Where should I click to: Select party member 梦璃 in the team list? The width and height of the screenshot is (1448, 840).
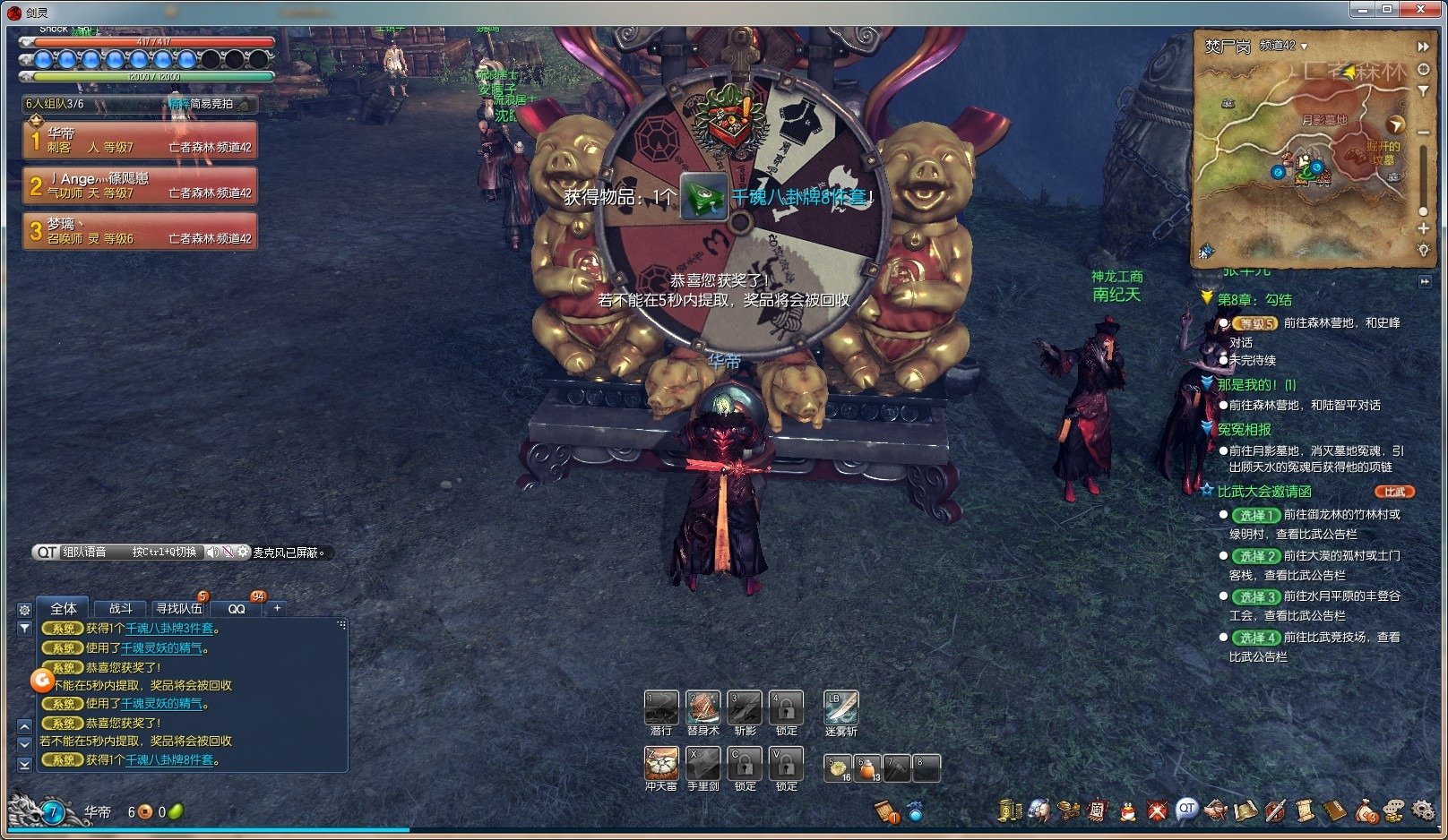coord(140,231)
